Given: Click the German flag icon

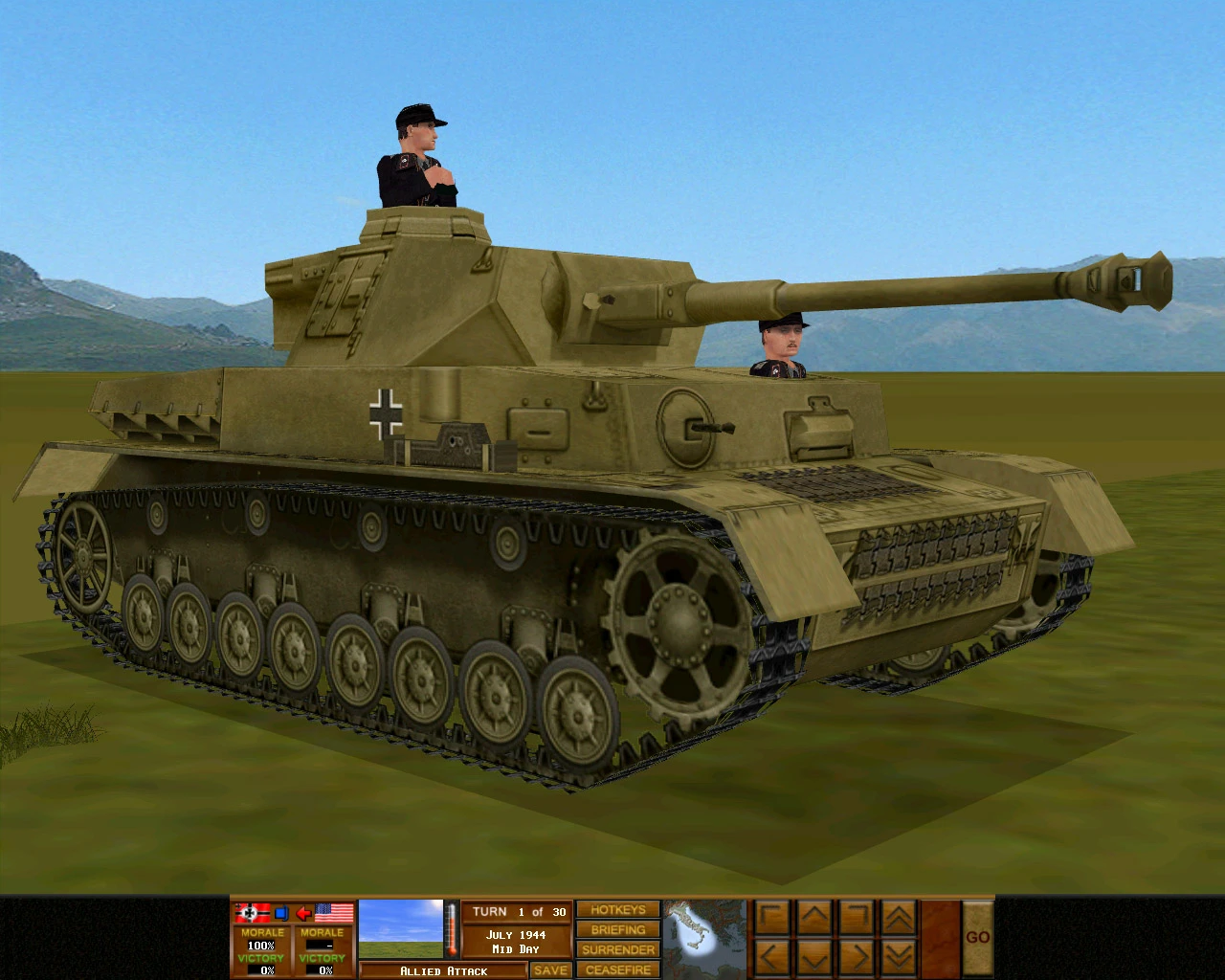Looking at the screenshot, I should click(x=253, y=912).
